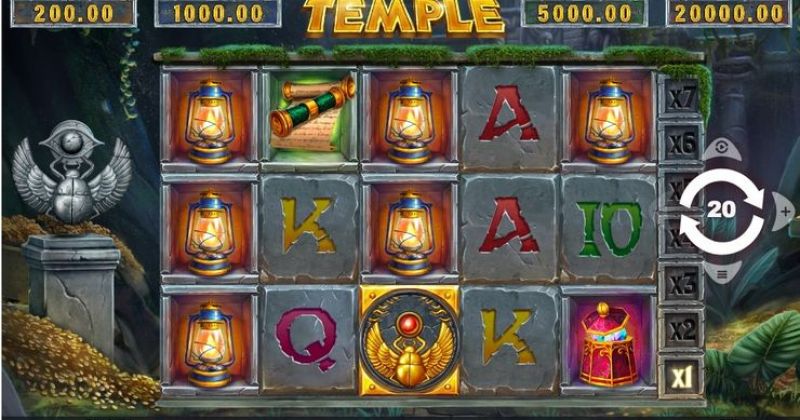Open the menu below the spin button
The width and height of the screenshot is (800, 420).
tap(721, 273)
